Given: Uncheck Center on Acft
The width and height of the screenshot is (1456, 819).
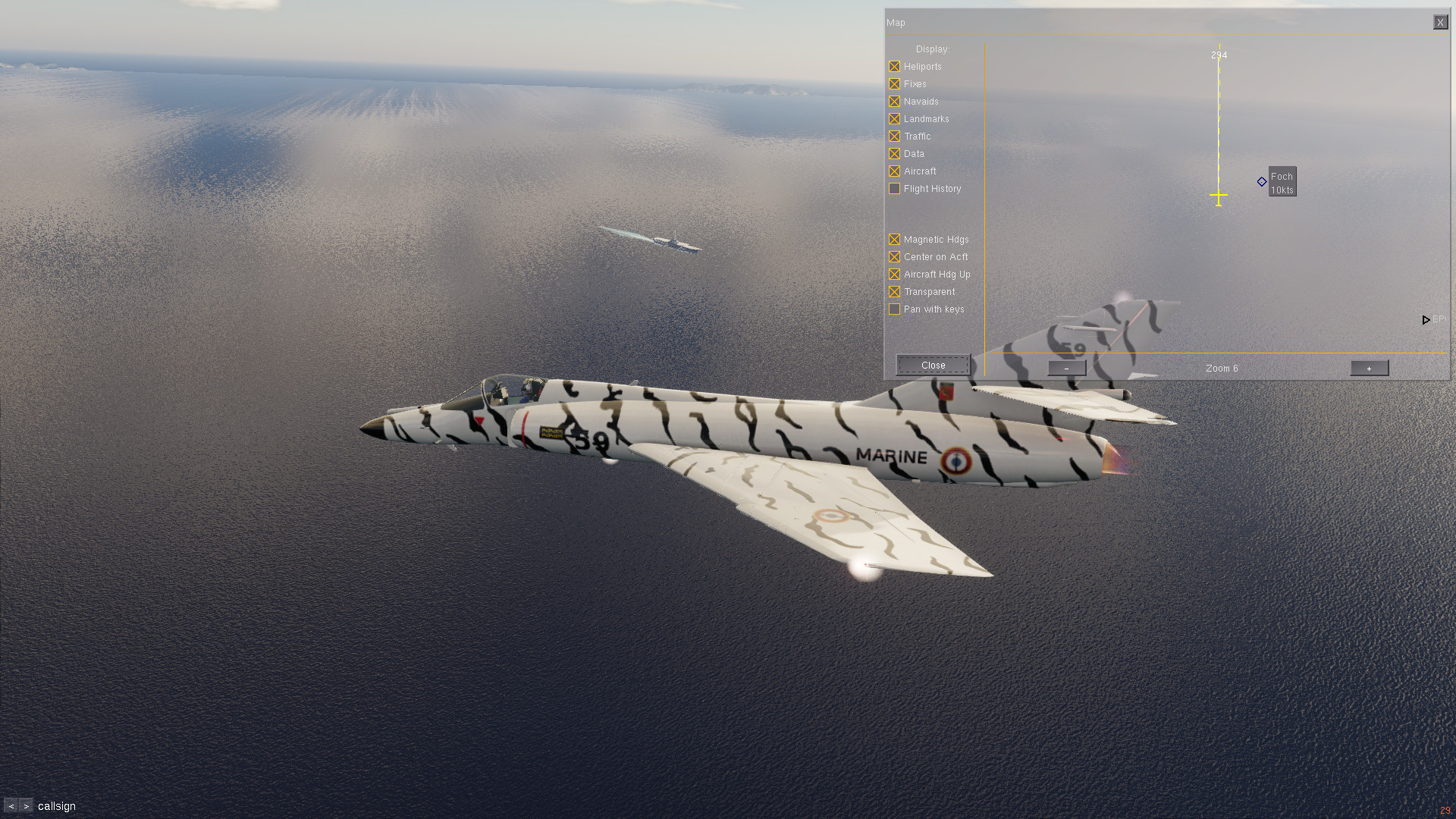Looking at the screenshot, I should coord(895,257).
